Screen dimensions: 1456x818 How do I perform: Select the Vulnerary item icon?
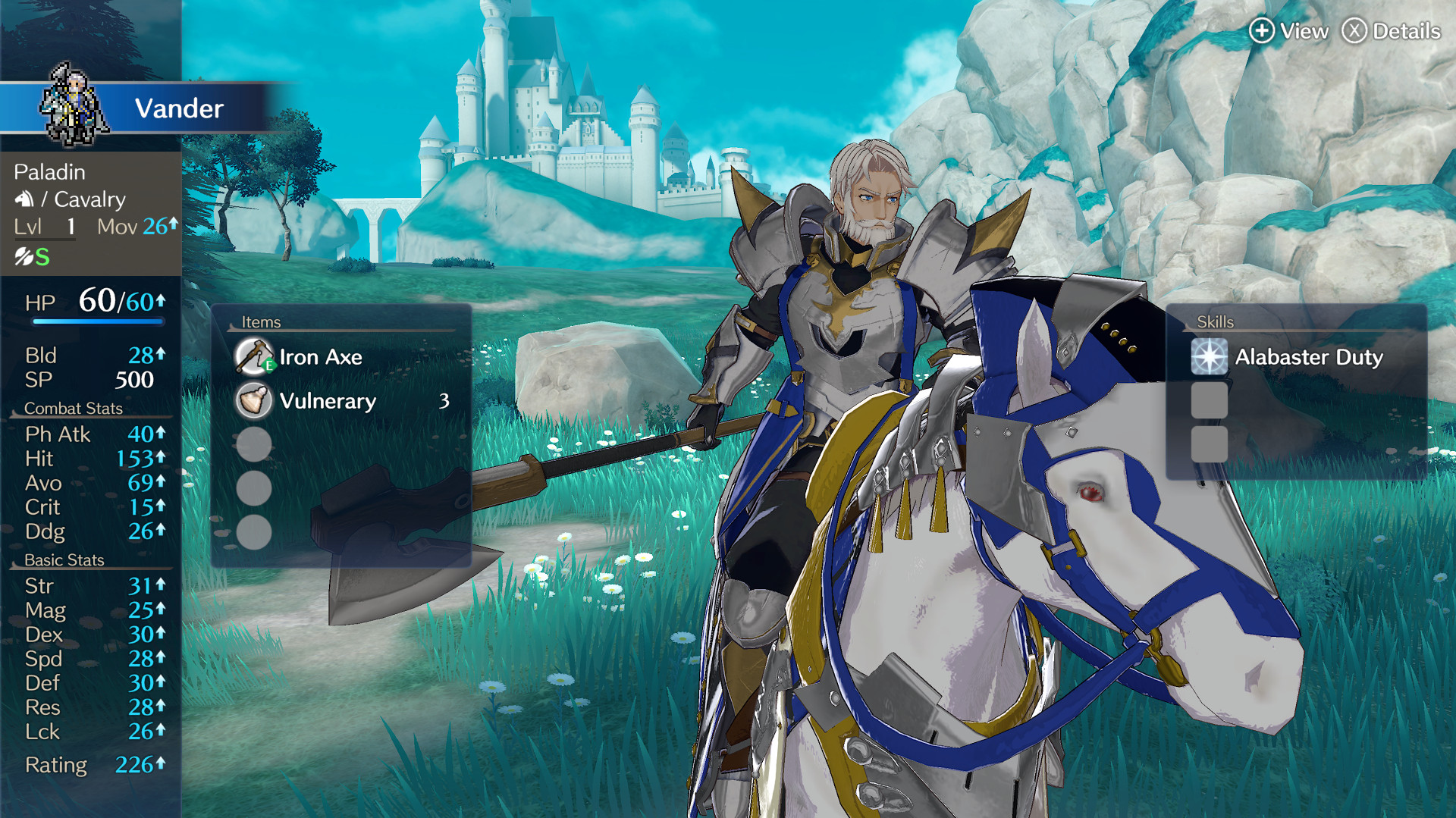coord(254,401)
